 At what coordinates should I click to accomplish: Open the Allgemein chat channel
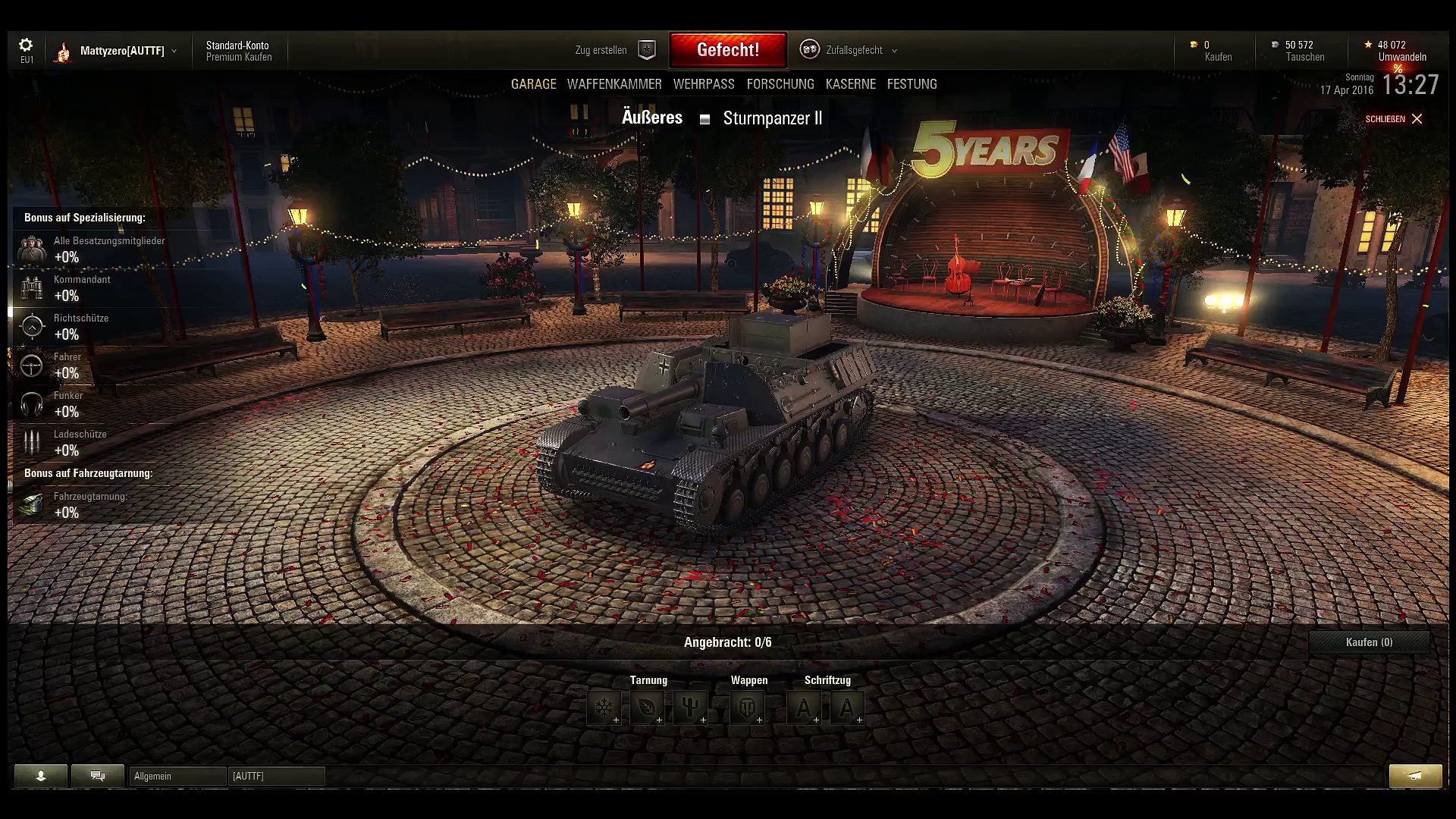(x=177, y=776)
